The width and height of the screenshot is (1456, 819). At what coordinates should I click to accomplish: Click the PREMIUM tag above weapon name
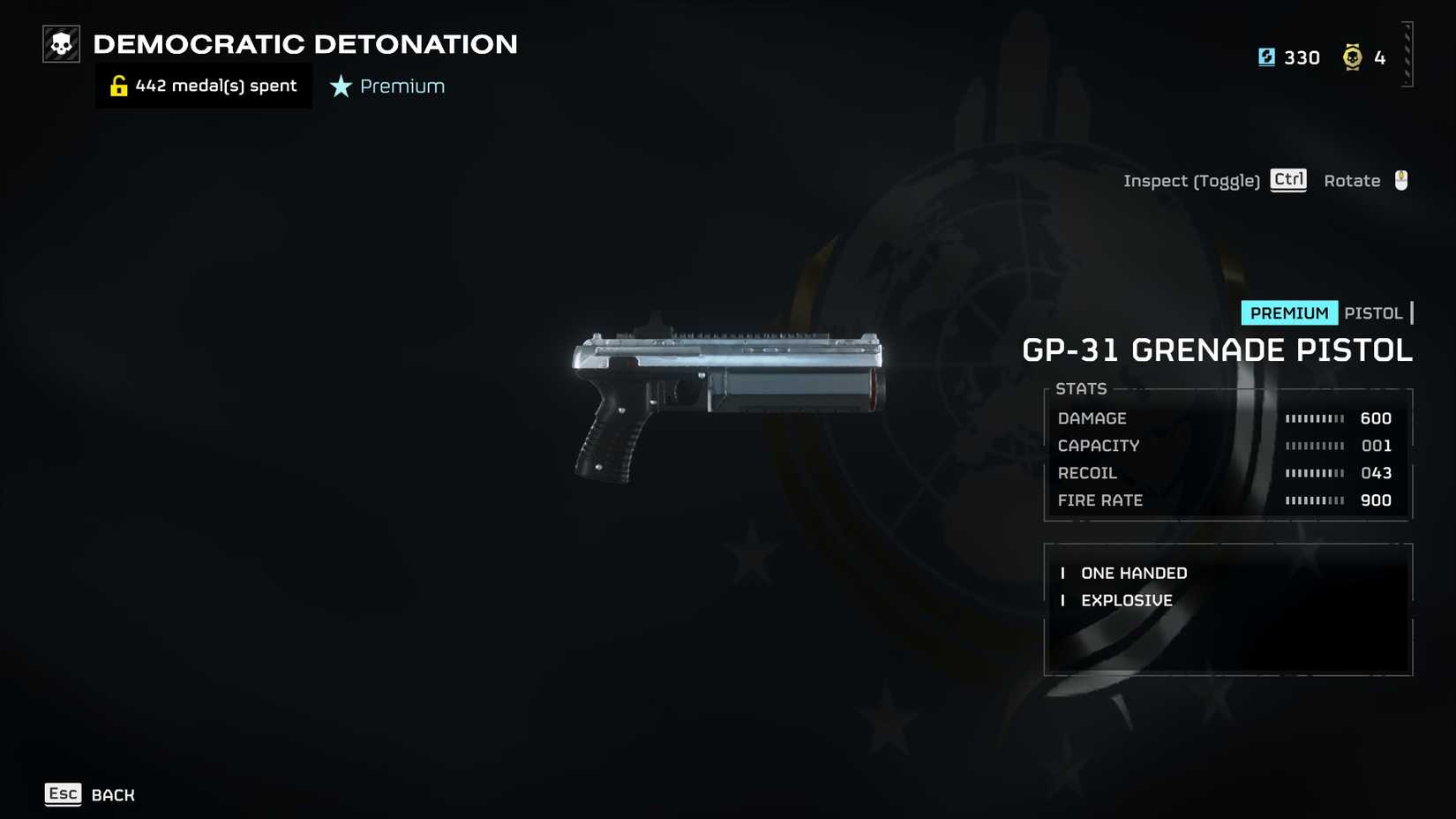click(1287, 312)
